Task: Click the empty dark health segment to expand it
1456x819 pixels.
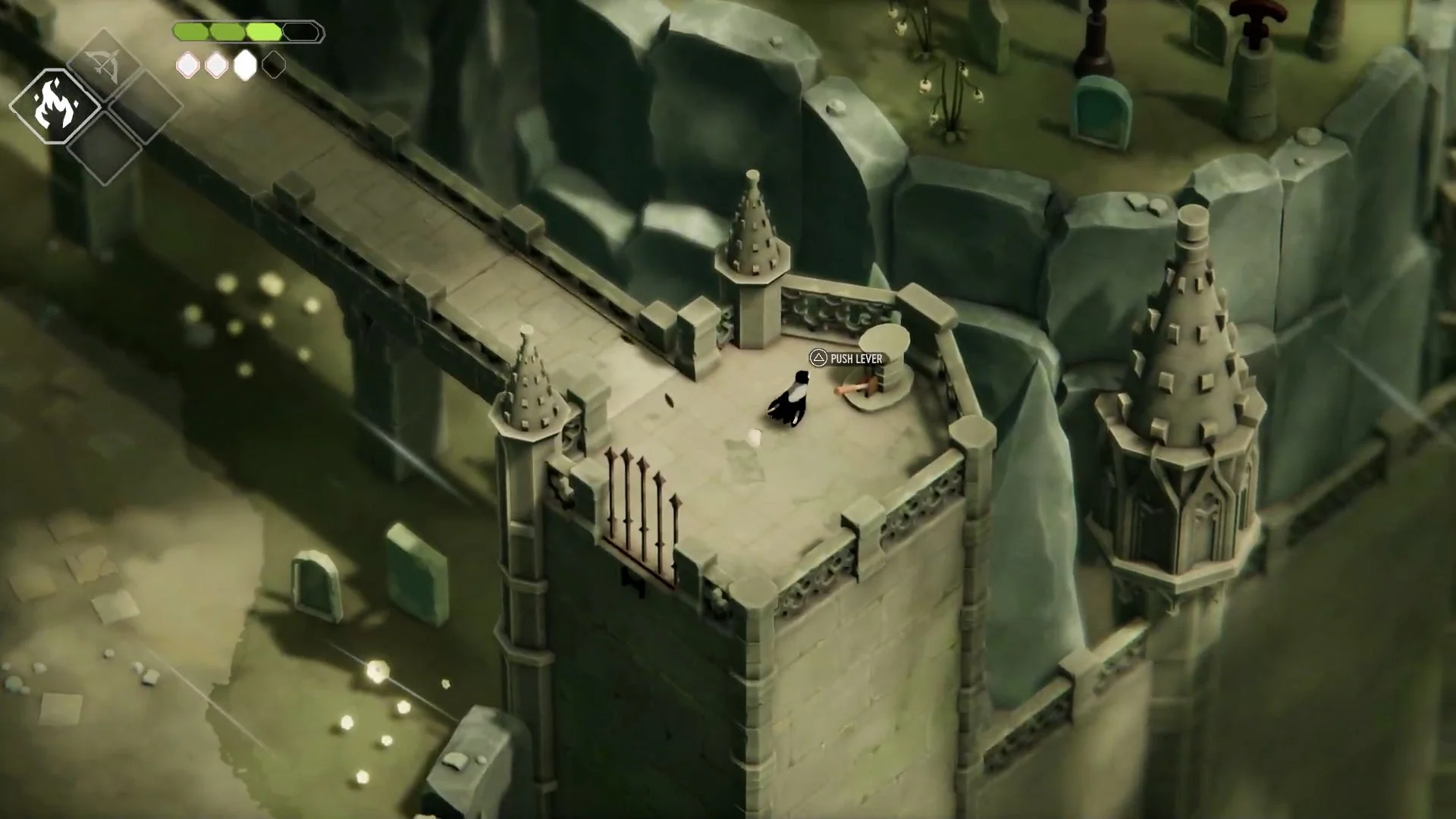Action: pyautogui.click(x=301, y=31)
